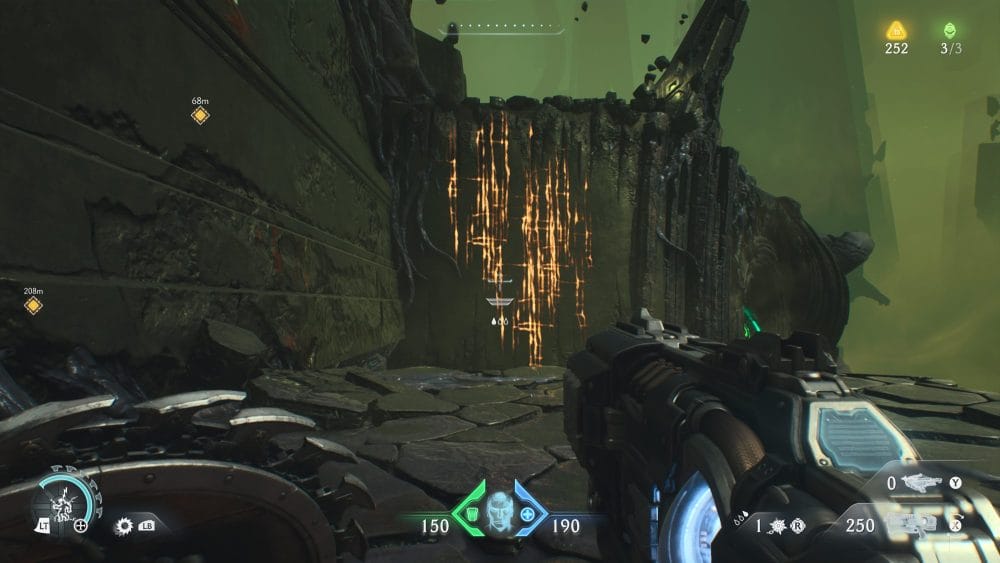Viewport: 1000px width, 563px height.
Task: Select the equipped weapon with 250 ammo
Action: (917, 526)
